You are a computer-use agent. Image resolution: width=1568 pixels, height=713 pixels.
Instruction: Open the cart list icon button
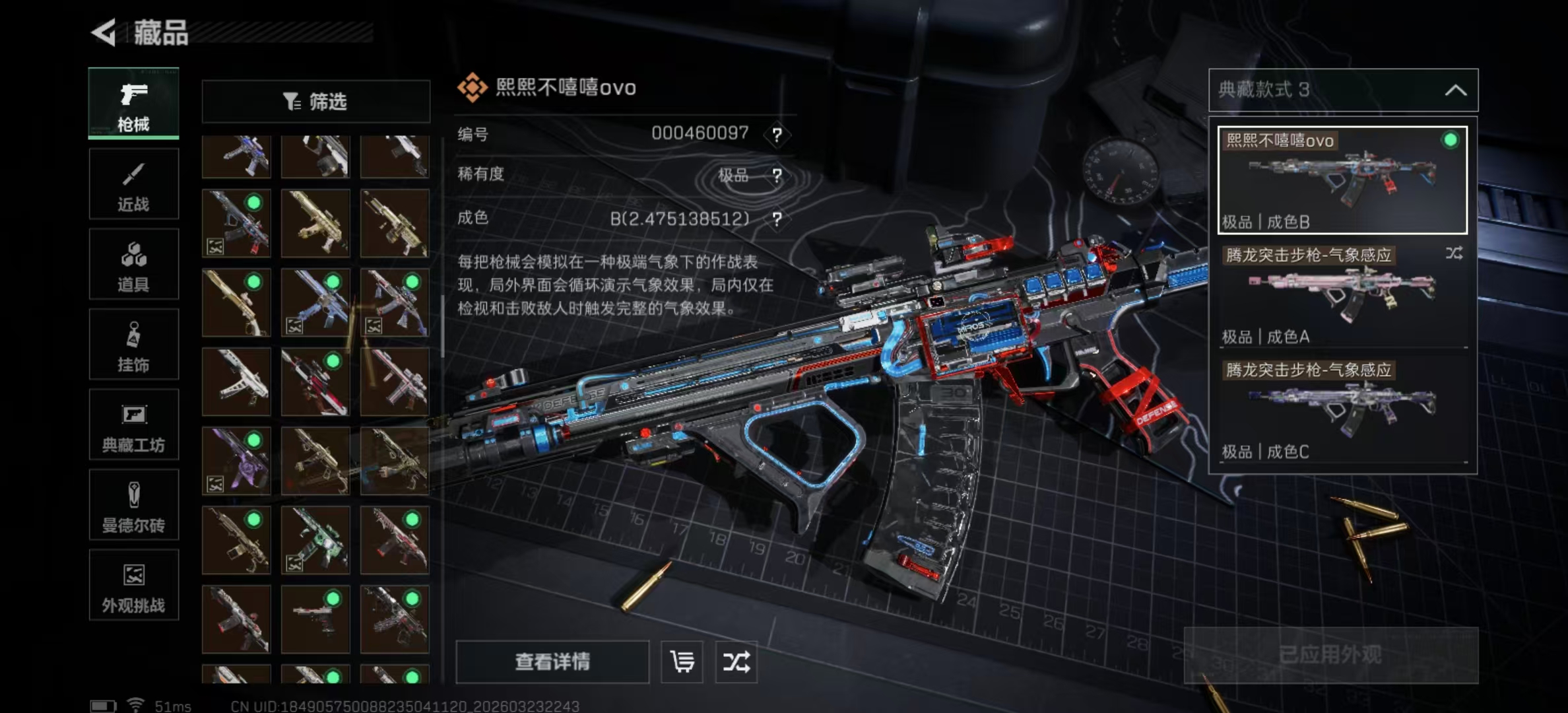(x=682, y=662)
